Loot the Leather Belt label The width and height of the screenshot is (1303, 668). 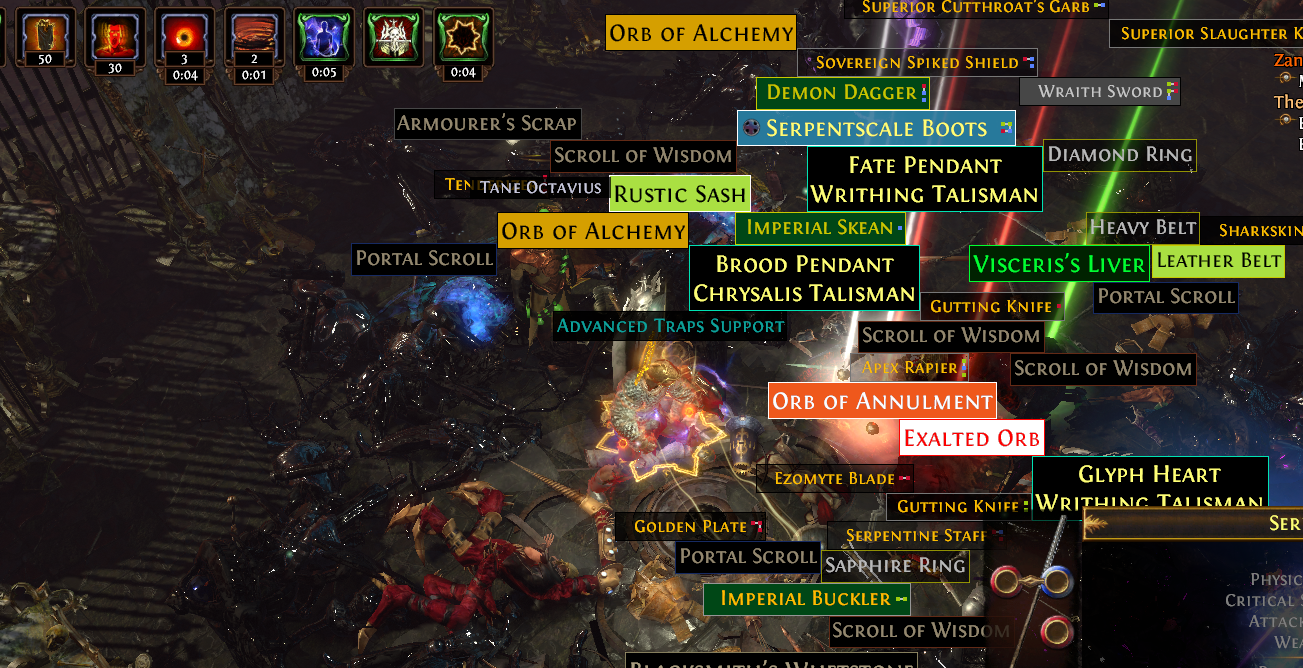(1217, 261)
